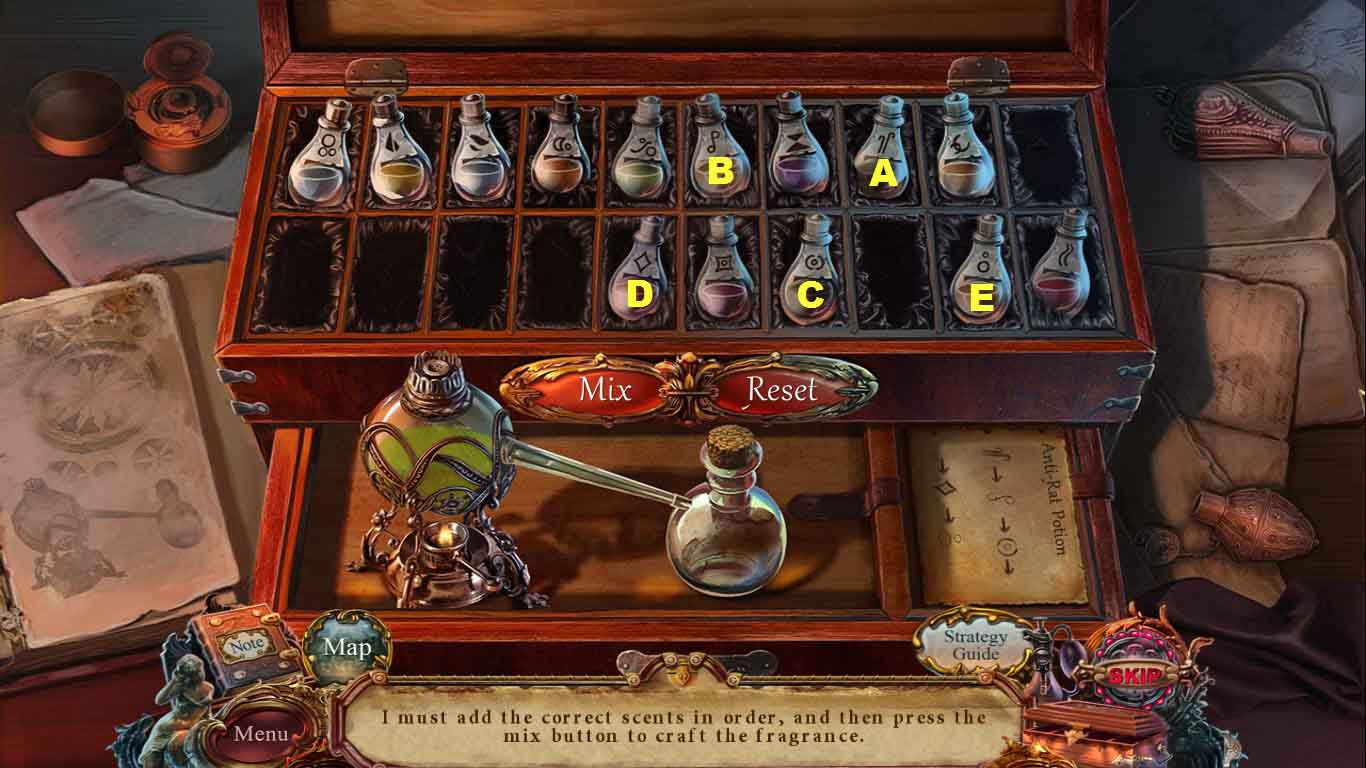
Task: Click the Mix button
Action: [x=604, y=389]
